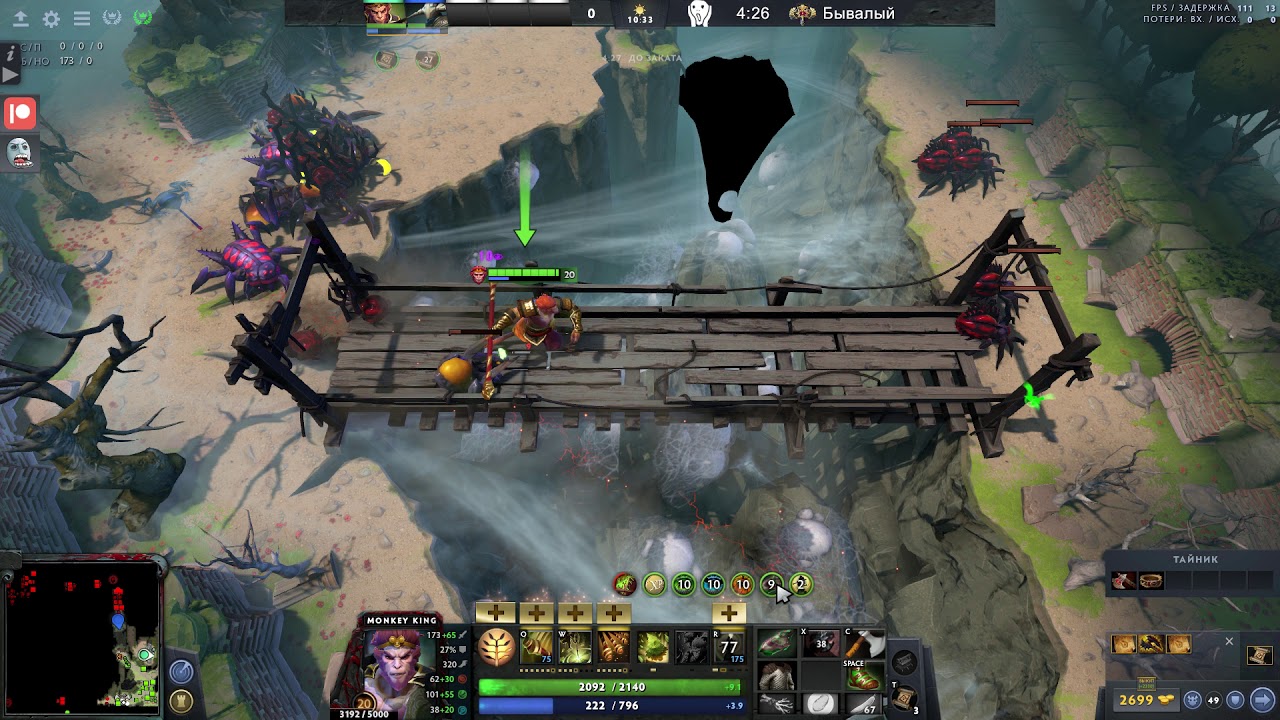Click the green guild emblem at top left
The image size is (1280, 720).
pos(141,18)
